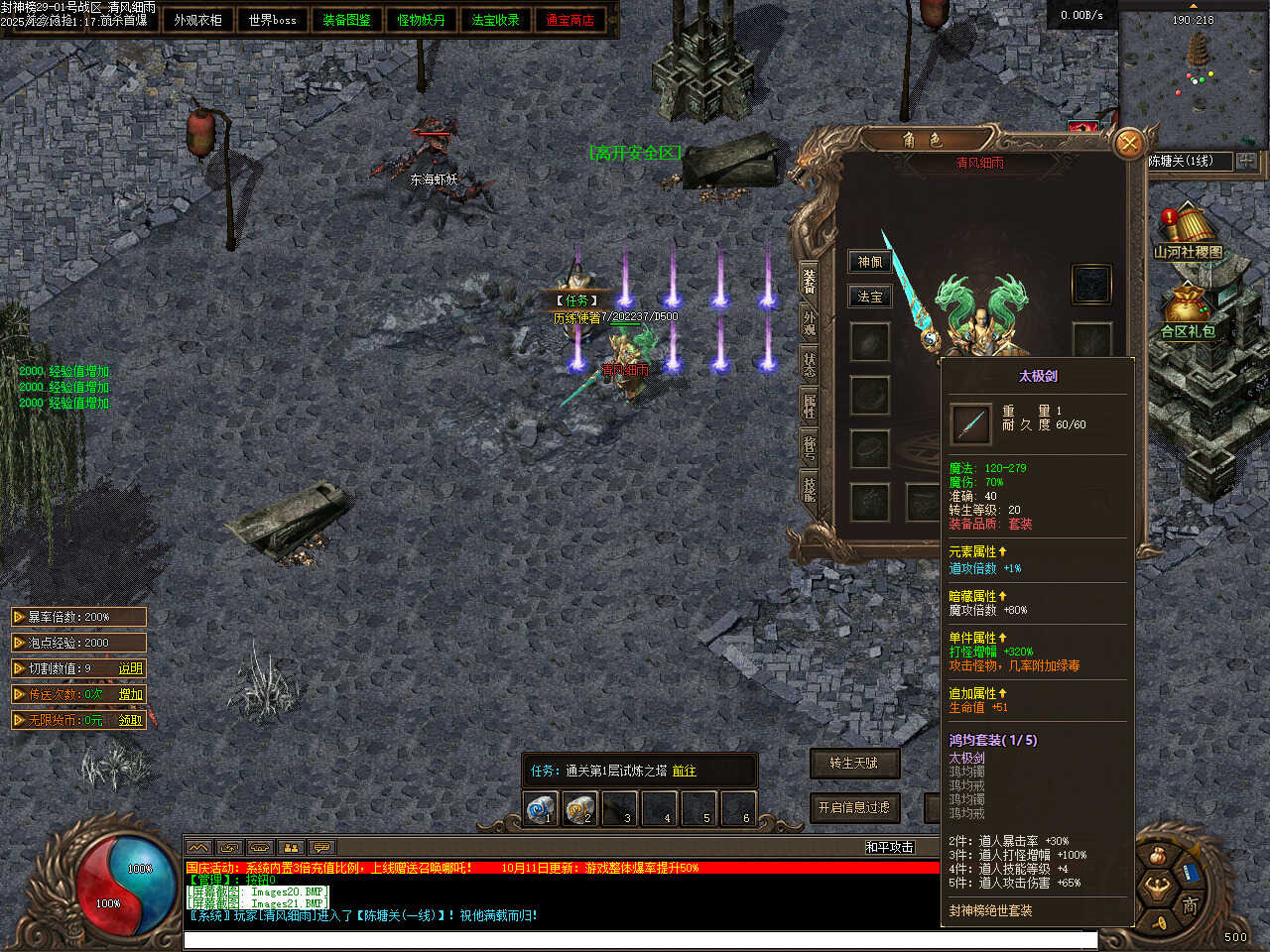Switch to the 状态 status tab

(810, 361)
